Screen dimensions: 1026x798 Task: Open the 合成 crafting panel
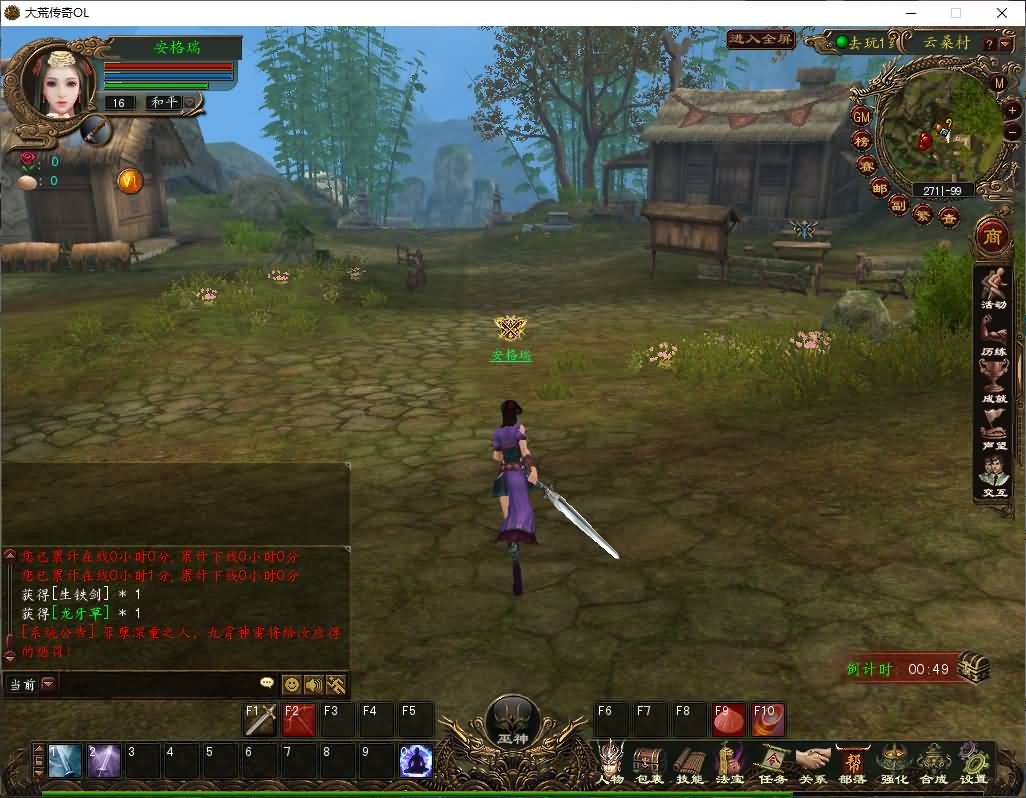coord(933,762)
